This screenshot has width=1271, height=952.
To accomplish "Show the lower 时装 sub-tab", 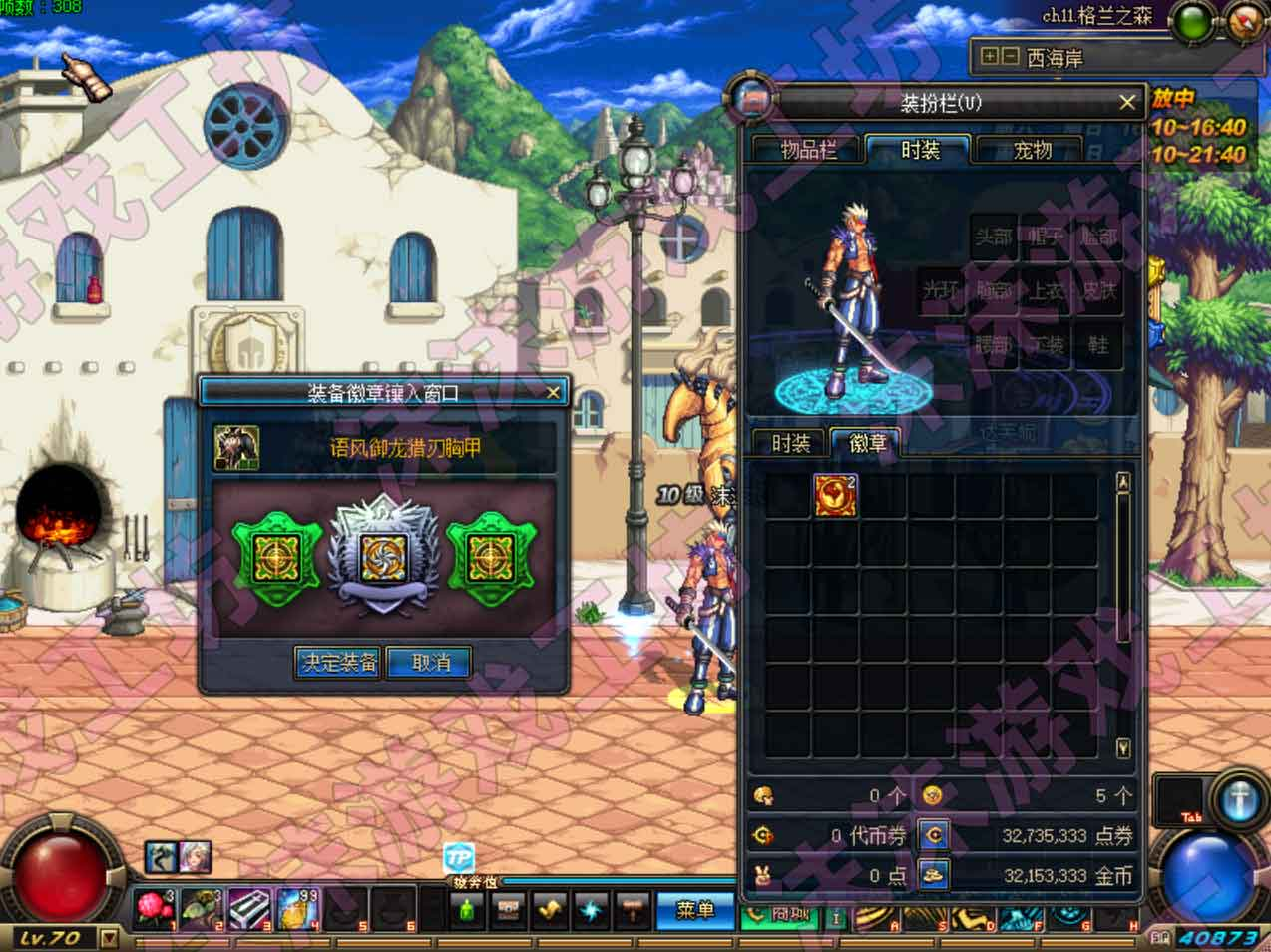I will pos(790,443).
